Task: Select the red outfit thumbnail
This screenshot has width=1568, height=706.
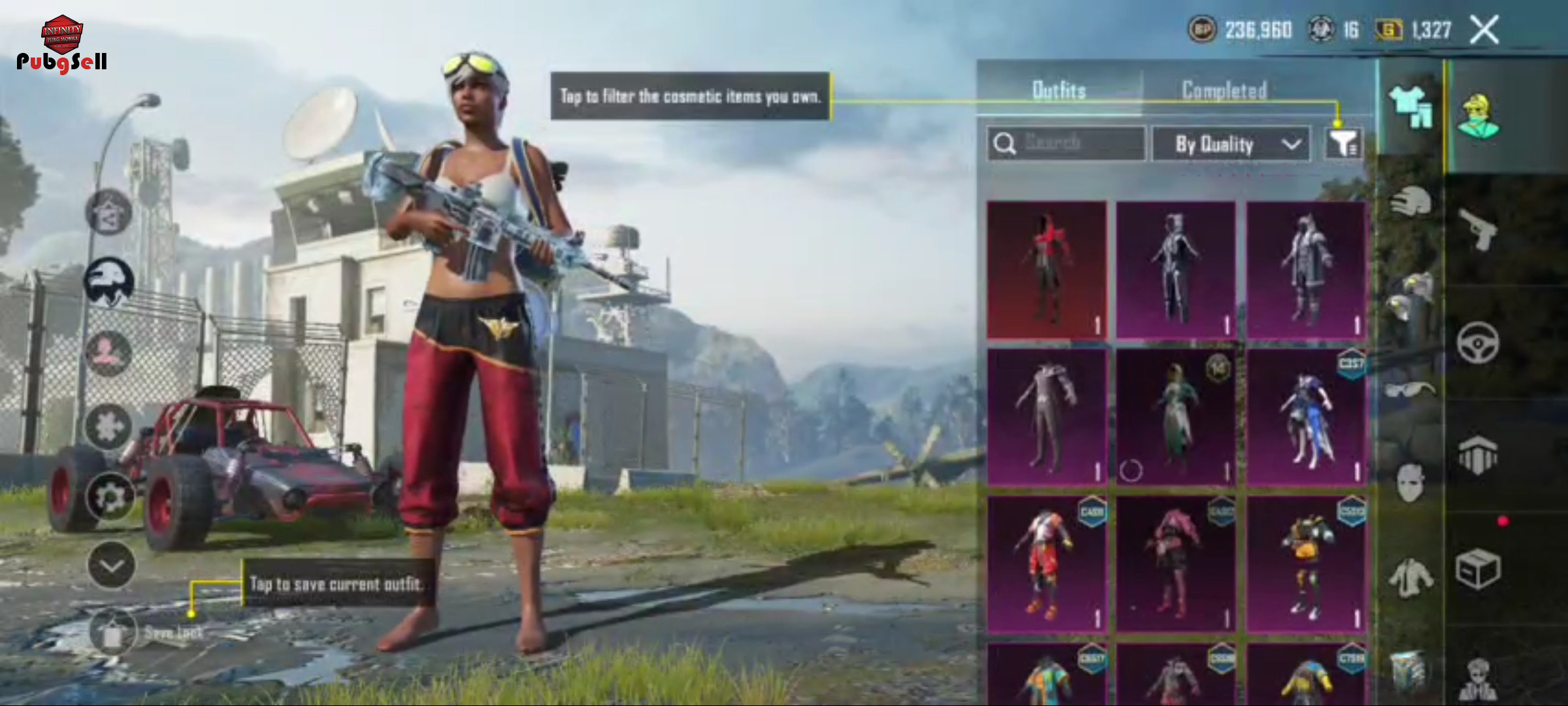Action: click(x=1047, y=270)
